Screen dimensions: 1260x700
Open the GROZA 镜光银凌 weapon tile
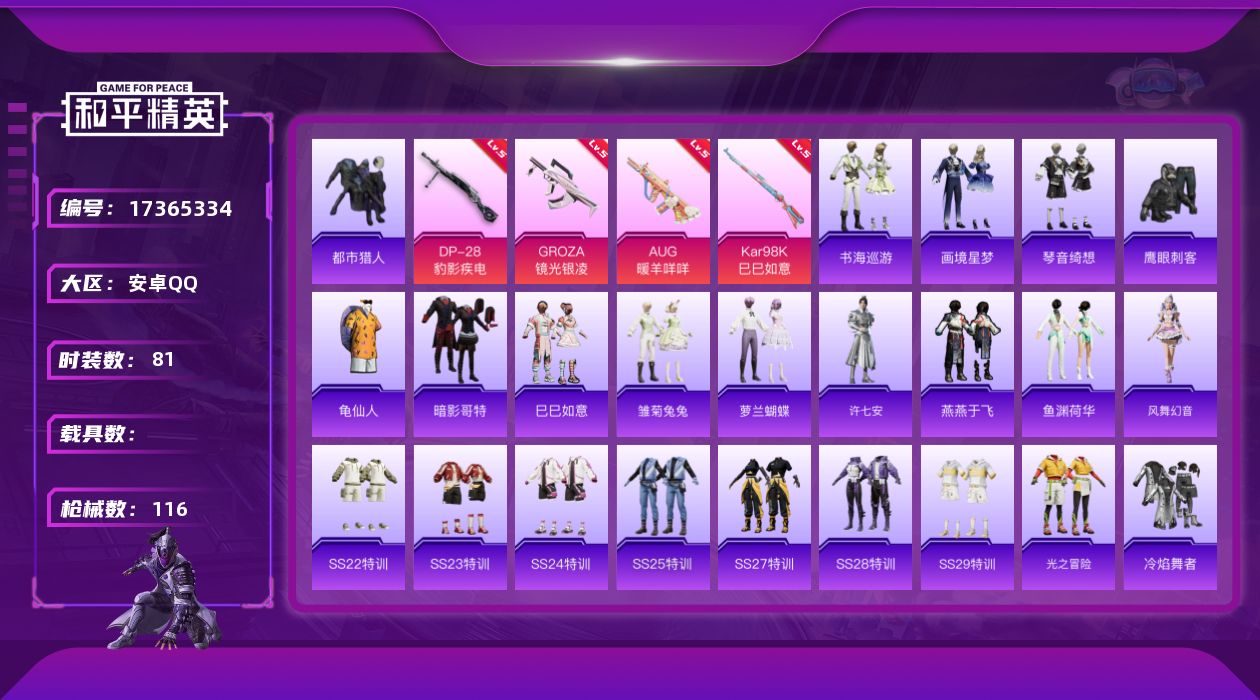pos(561,210)
